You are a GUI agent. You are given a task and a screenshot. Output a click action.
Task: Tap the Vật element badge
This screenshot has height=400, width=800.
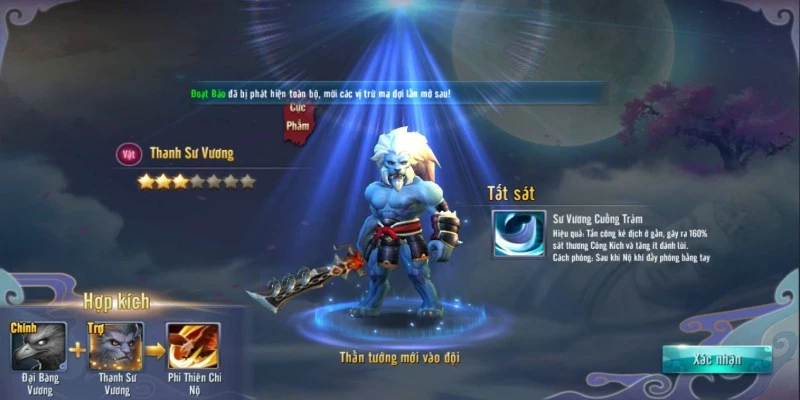click(127, 154)
